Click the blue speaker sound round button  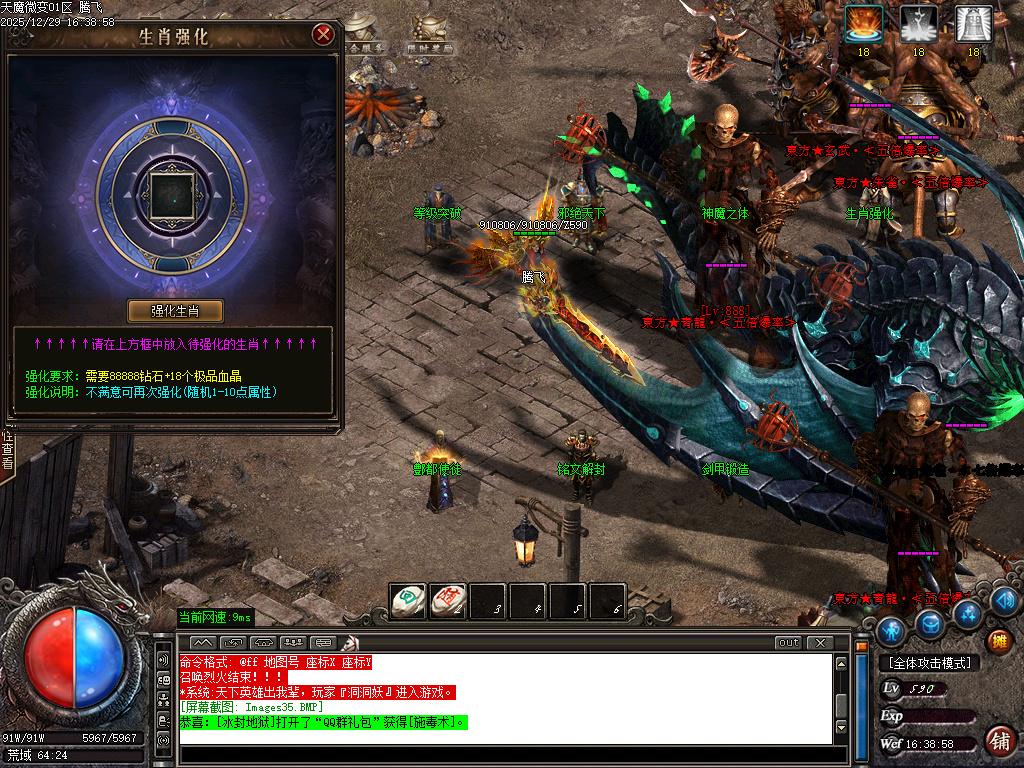[1005, 600]
